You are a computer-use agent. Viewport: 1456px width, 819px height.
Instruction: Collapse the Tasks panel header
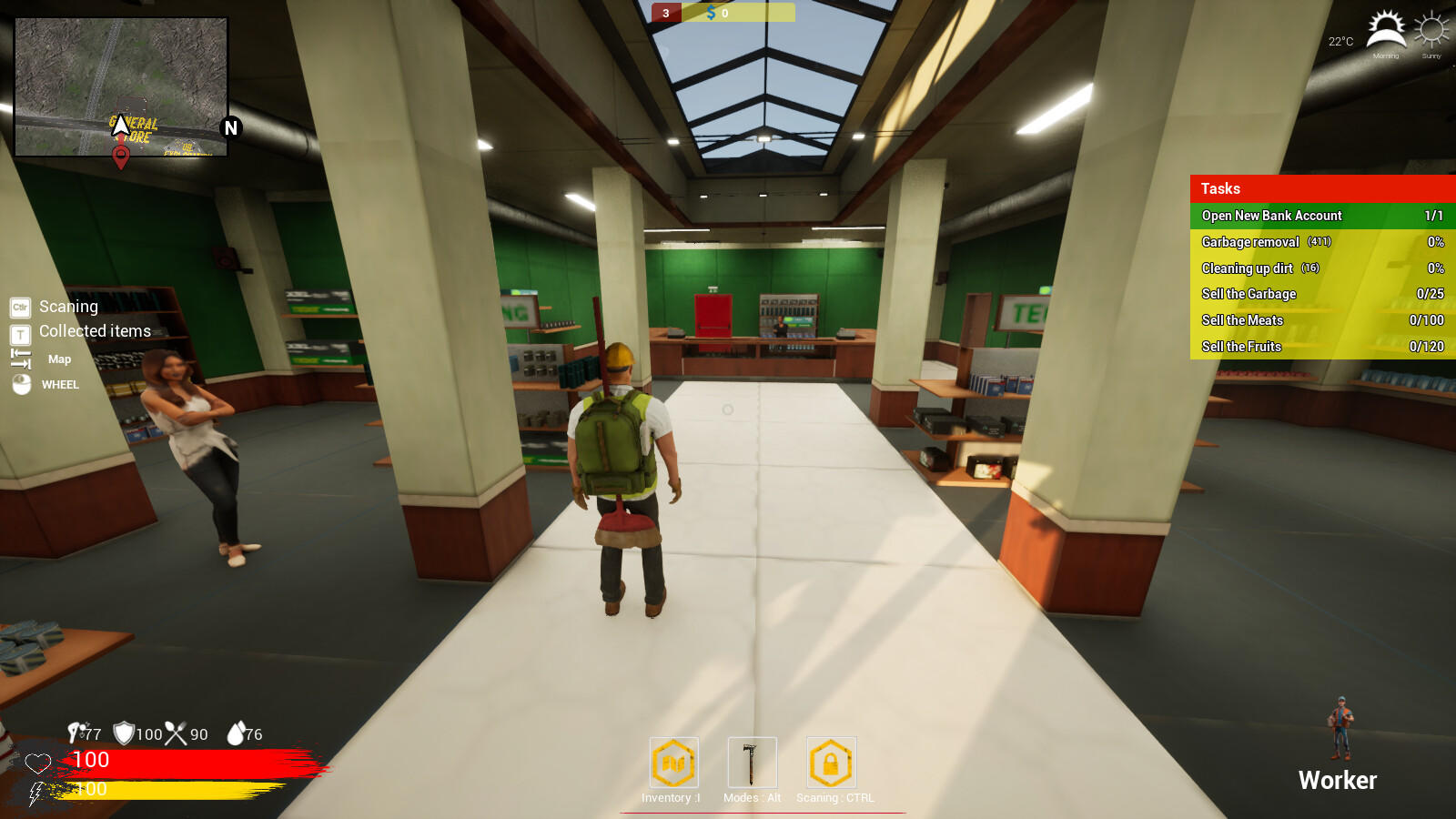coord(1319,188)
